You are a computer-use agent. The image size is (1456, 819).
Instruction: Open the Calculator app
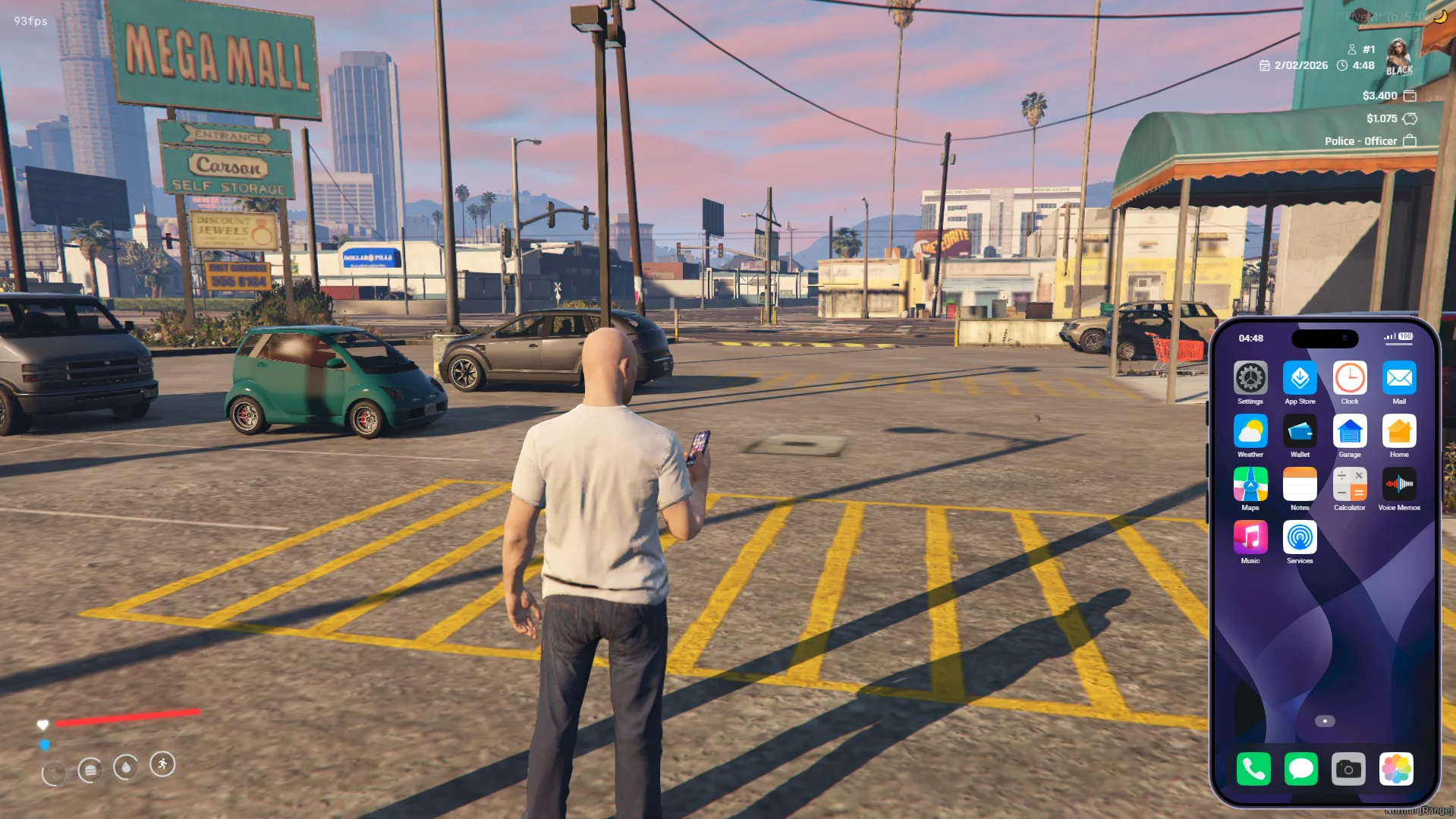pos(1349,484)
